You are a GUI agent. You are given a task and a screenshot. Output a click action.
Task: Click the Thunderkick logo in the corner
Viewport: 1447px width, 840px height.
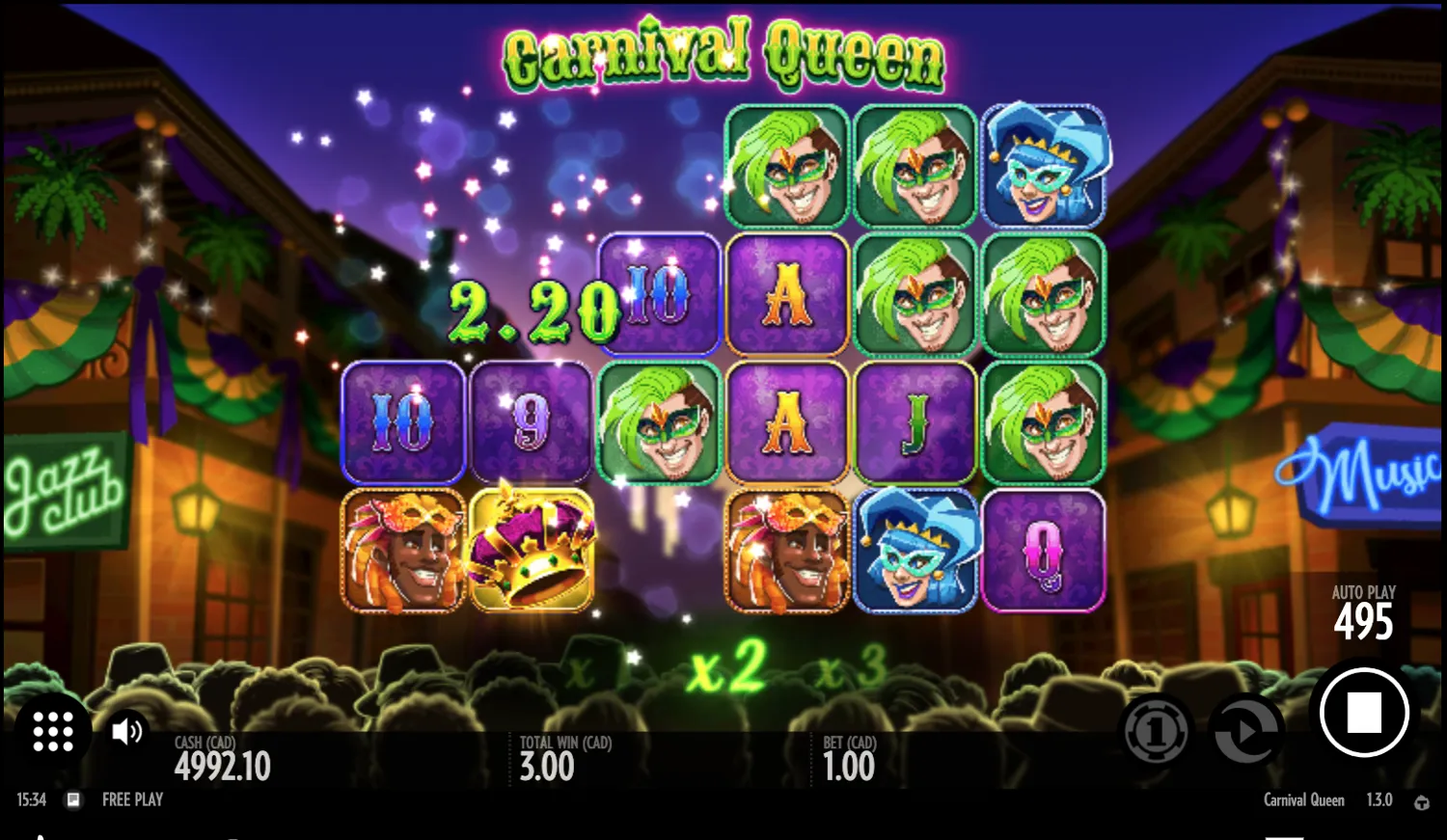coord(1423,799)
